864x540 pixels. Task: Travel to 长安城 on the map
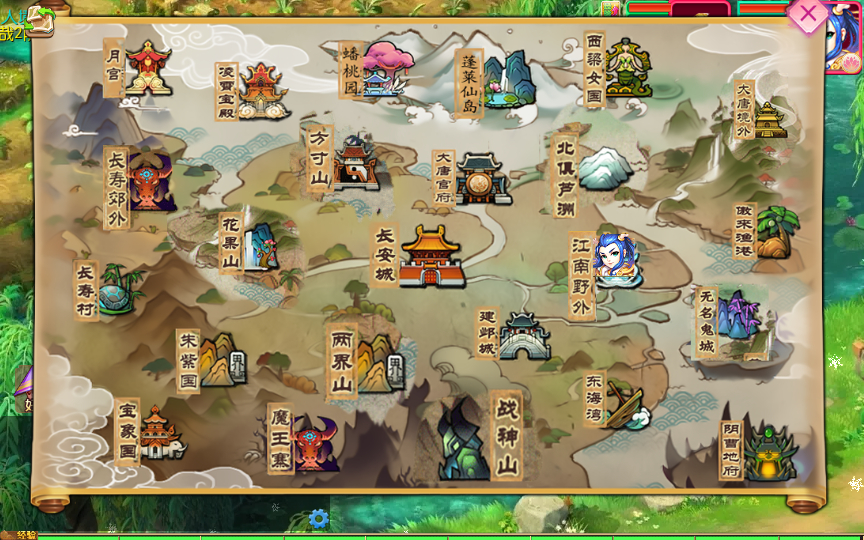point(432,256)
